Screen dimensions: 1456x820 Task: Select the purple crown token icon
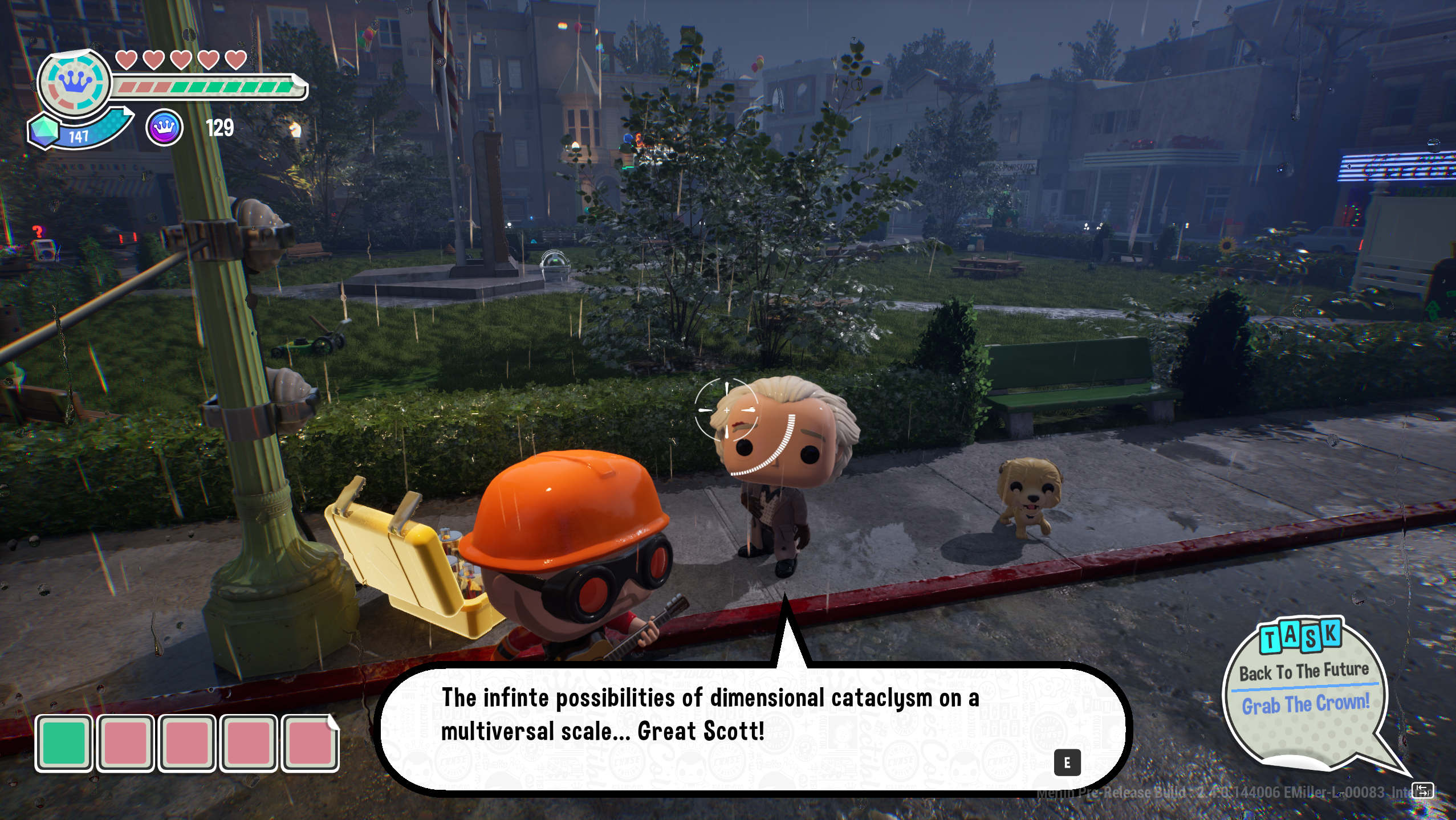[x=164, y=128]
